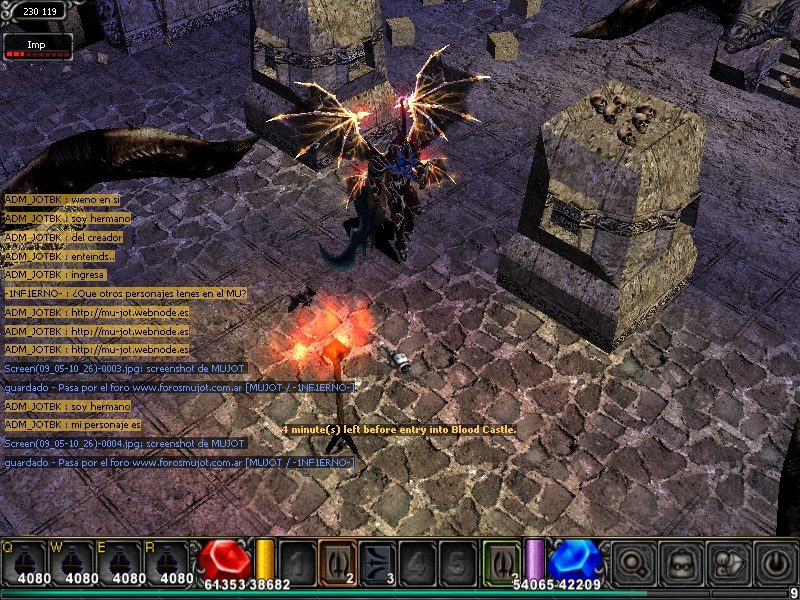Viewport: 800px width, 600px height.
Task: Activate the skill in hotkey slot 2
Action: [337, 561]
